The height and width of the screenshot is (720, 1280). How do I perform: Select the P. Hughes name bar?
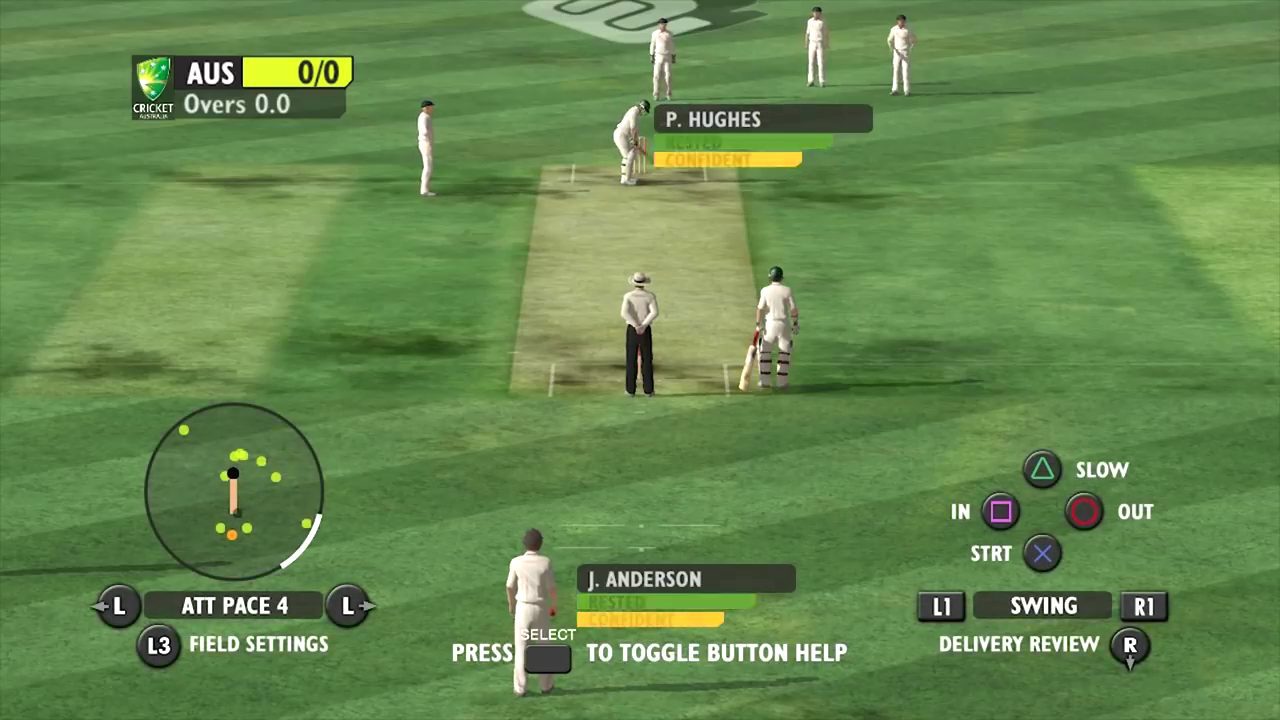click(763, 120)
